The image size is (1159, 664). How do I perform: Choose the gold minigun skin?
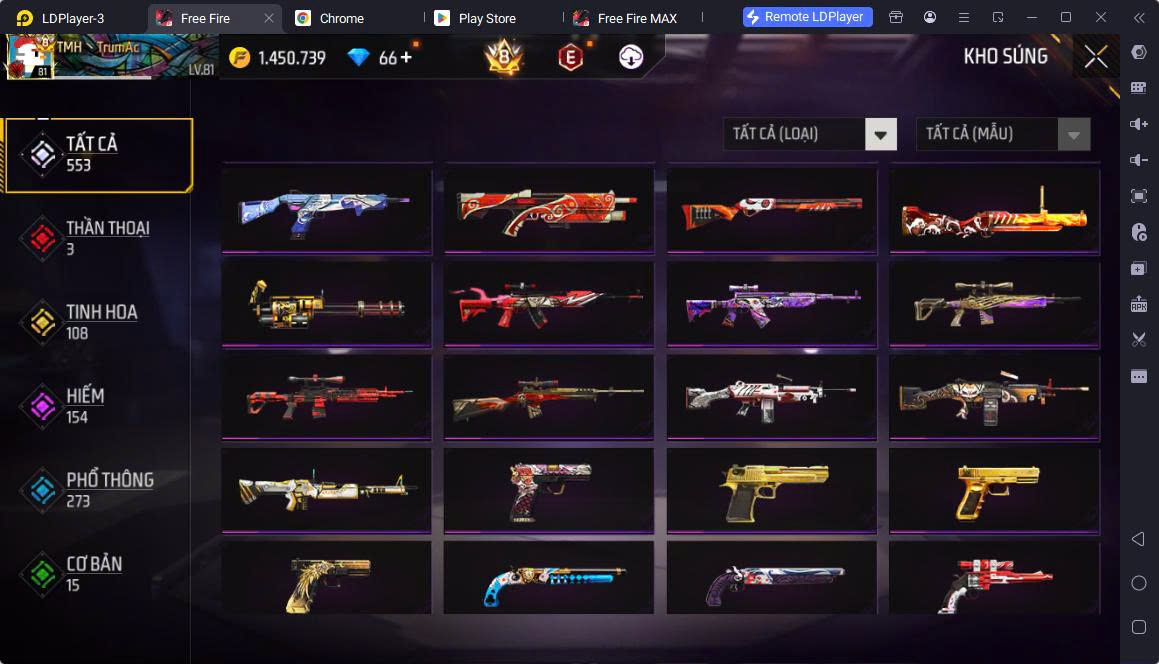pos(327,304)
